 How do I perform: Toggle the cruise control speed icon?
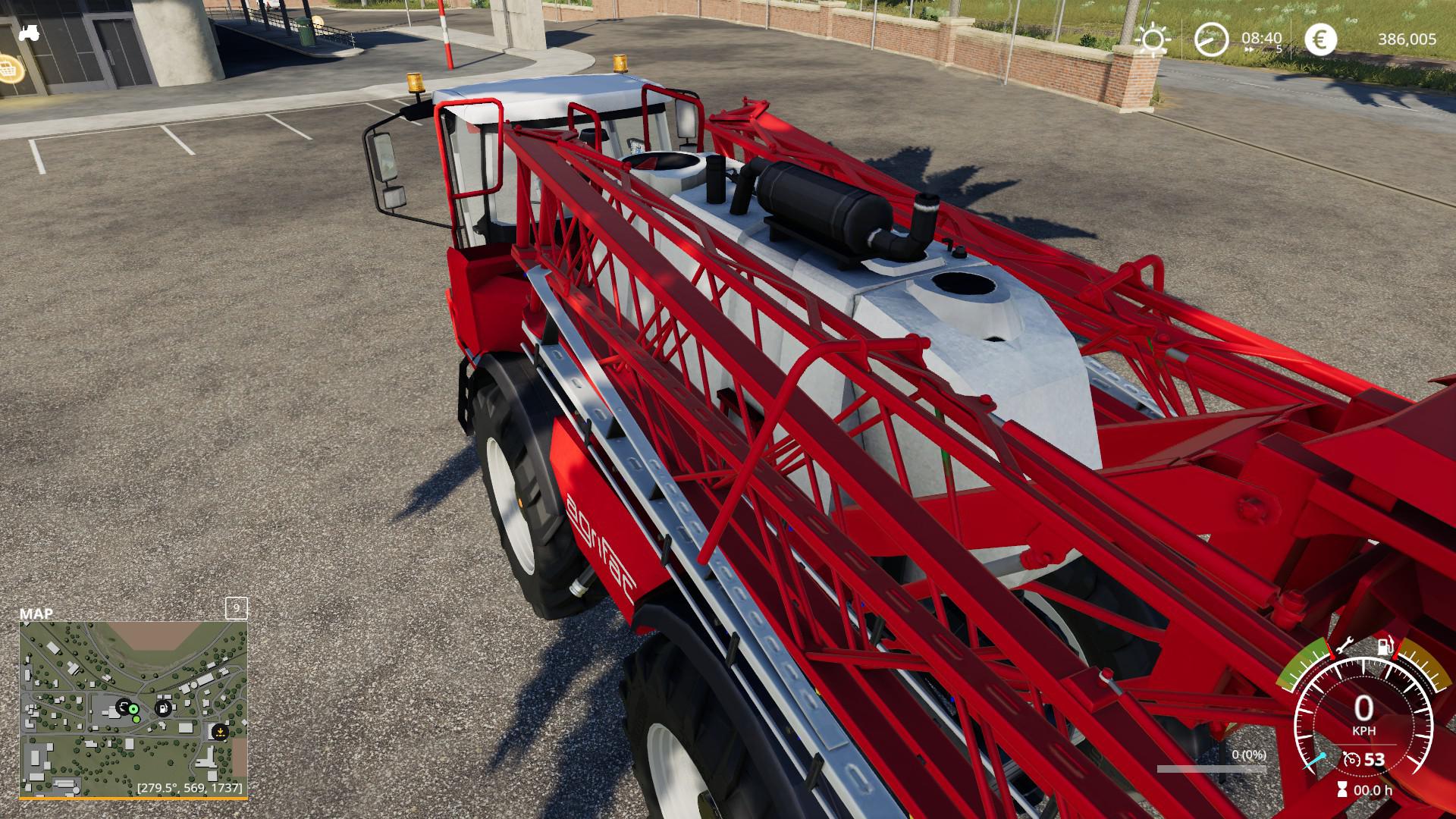(x=1351, y=759)
